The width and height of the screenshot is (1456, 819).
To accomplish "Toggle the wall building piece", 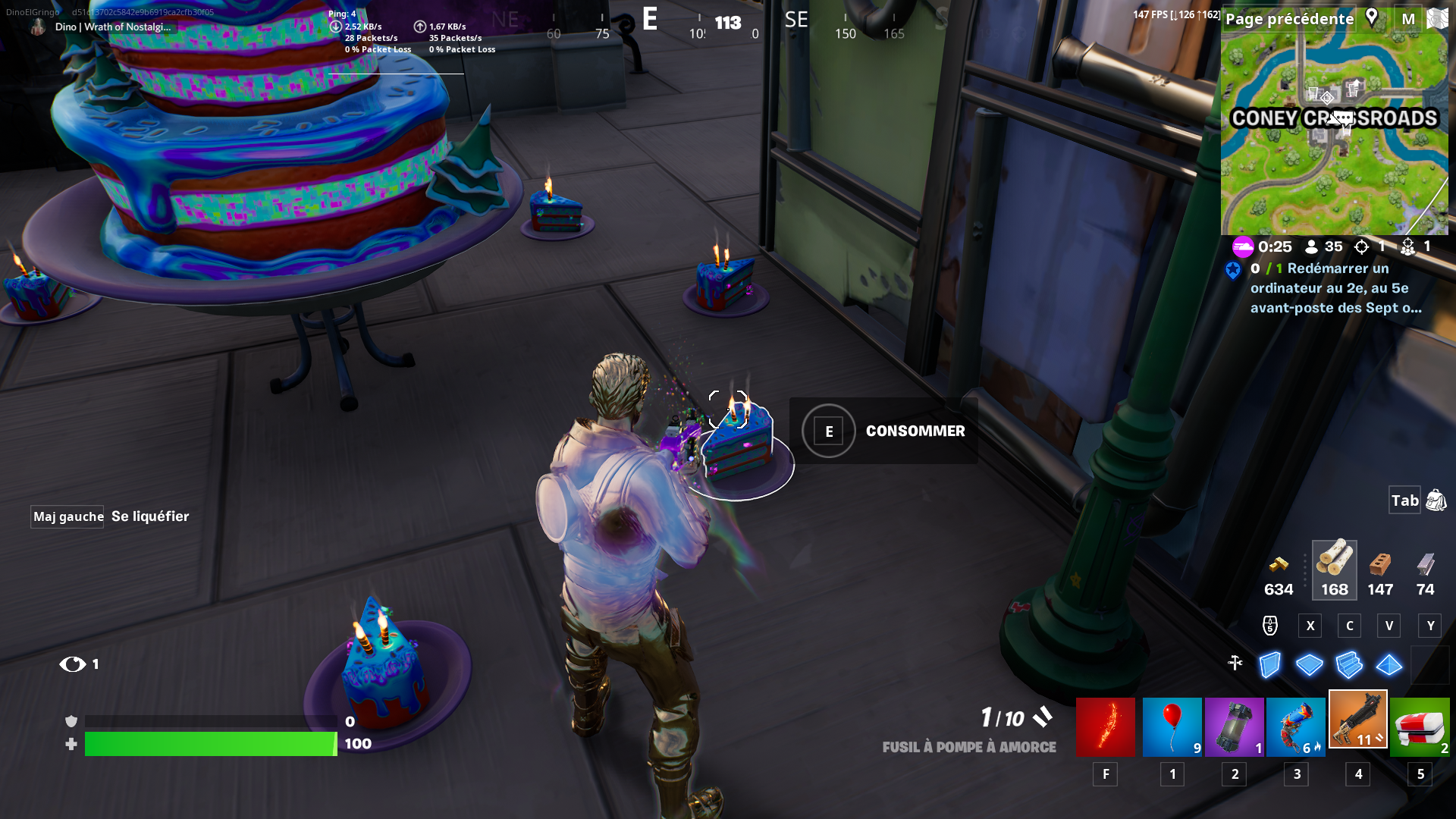I will pyautogui.click(x=1268, y=665).
